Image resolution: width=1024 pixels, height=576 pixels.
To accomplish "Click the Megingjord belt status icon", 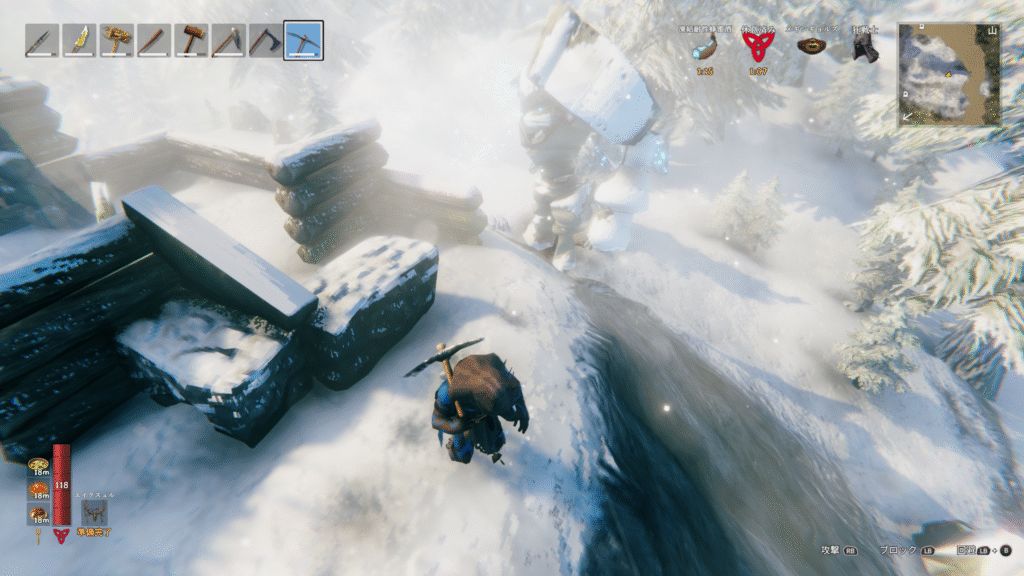I will 811,46.
